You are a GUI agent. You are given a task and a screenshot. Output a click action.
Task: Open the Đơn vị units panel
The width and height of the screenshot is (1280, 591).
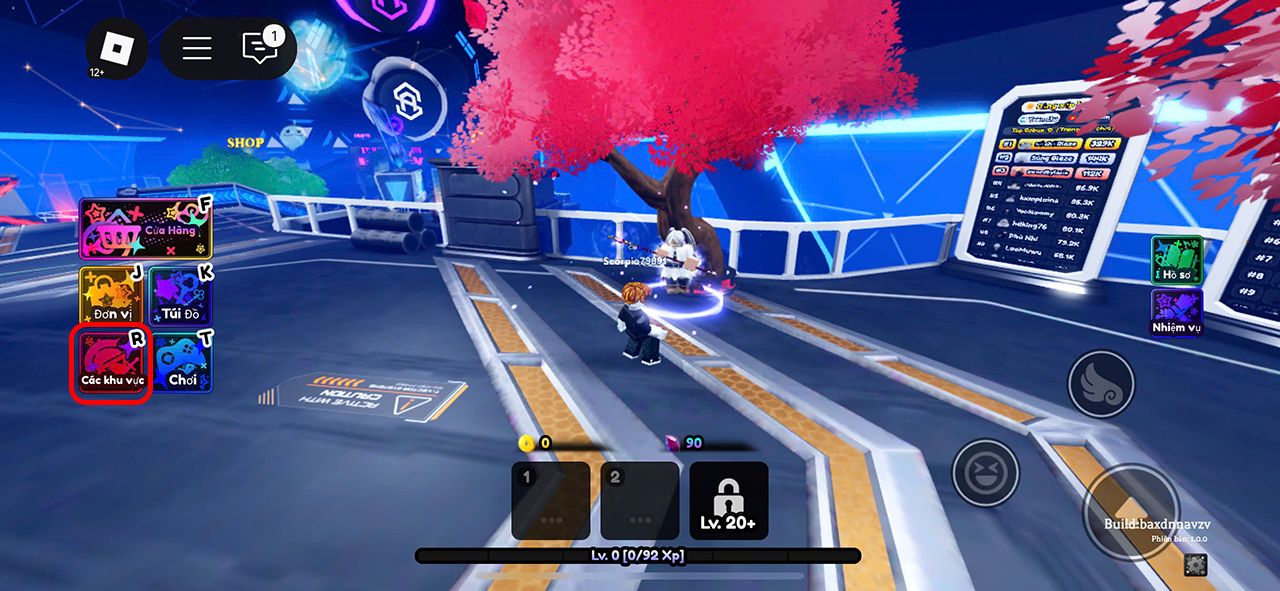tap(111, 296)
